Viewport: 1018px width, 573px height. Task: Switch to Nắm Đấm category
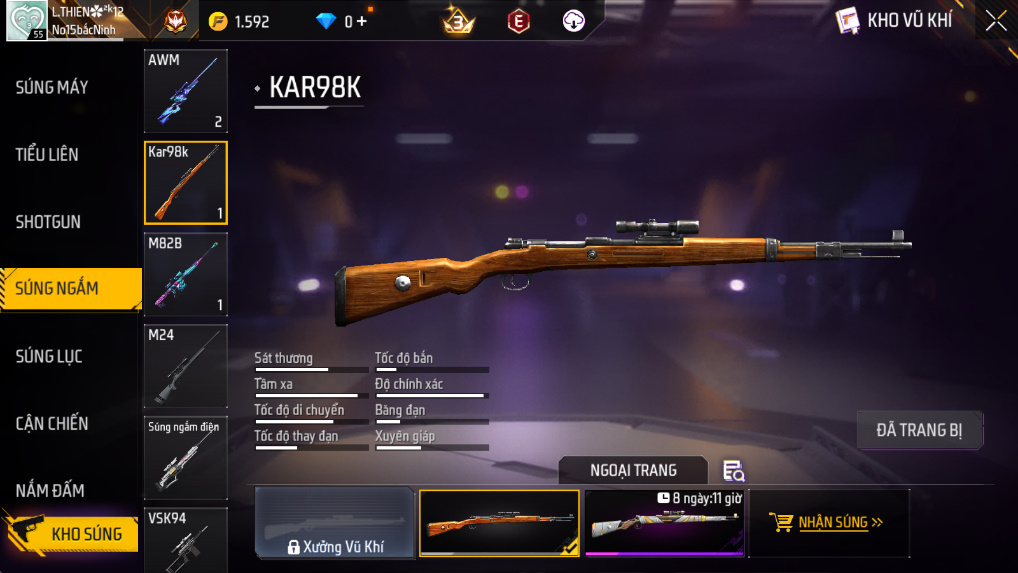[50, 491]
